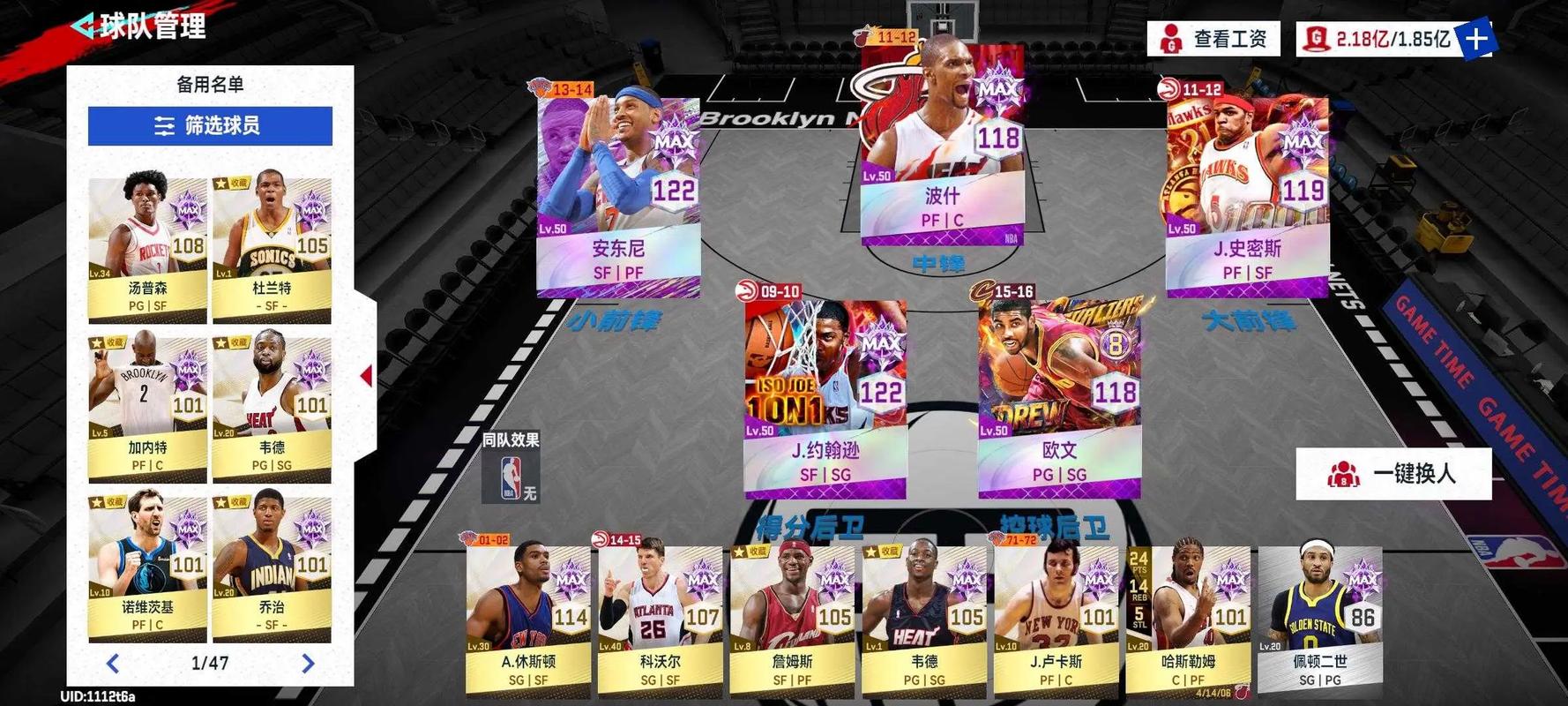This screenshot has height=706, width=1568.
Task: Select the 波什 center card
Action: point(942,141)
